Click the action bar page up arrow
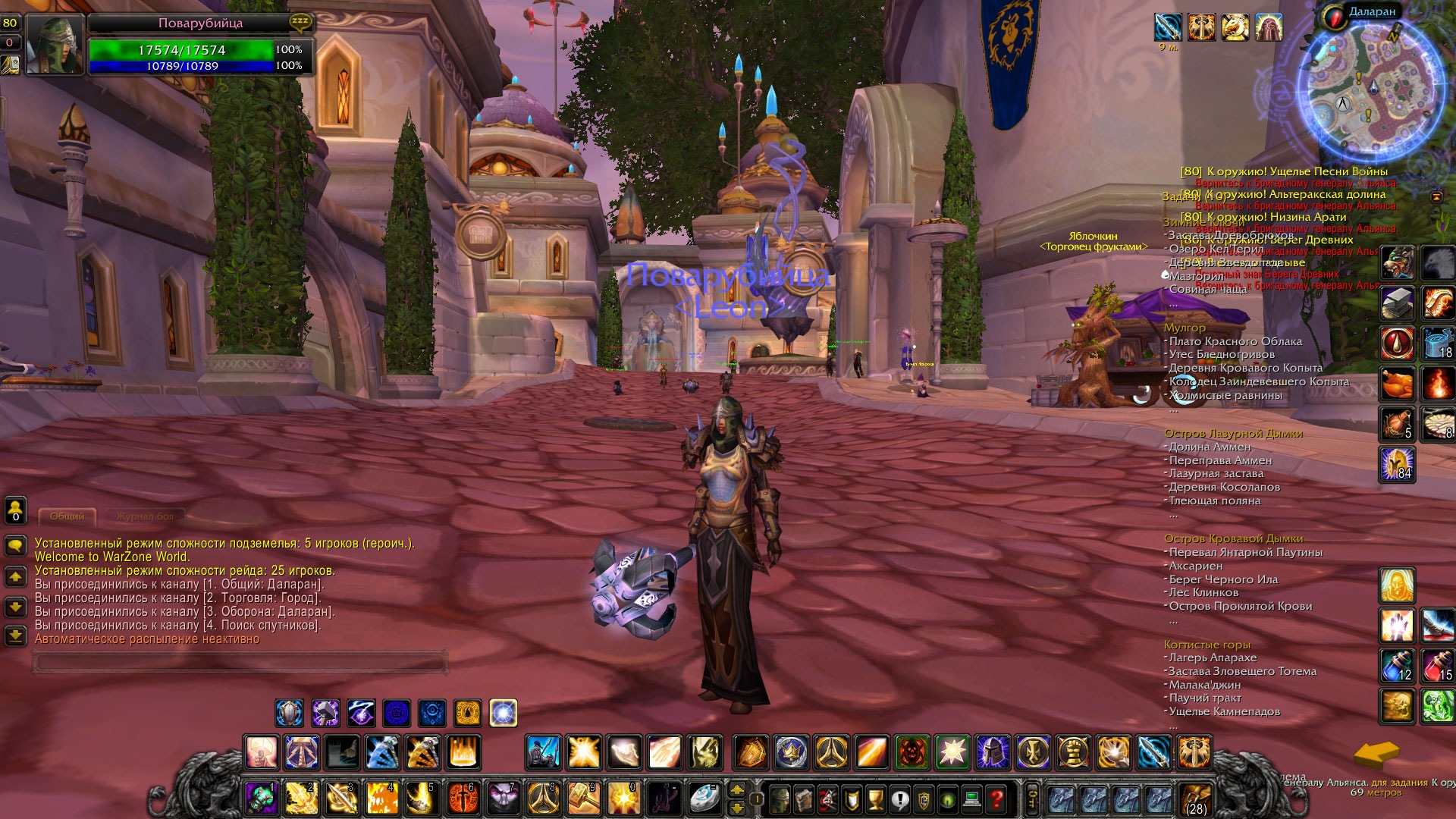Screen dimensions: 1456x819 coord(736,790)
